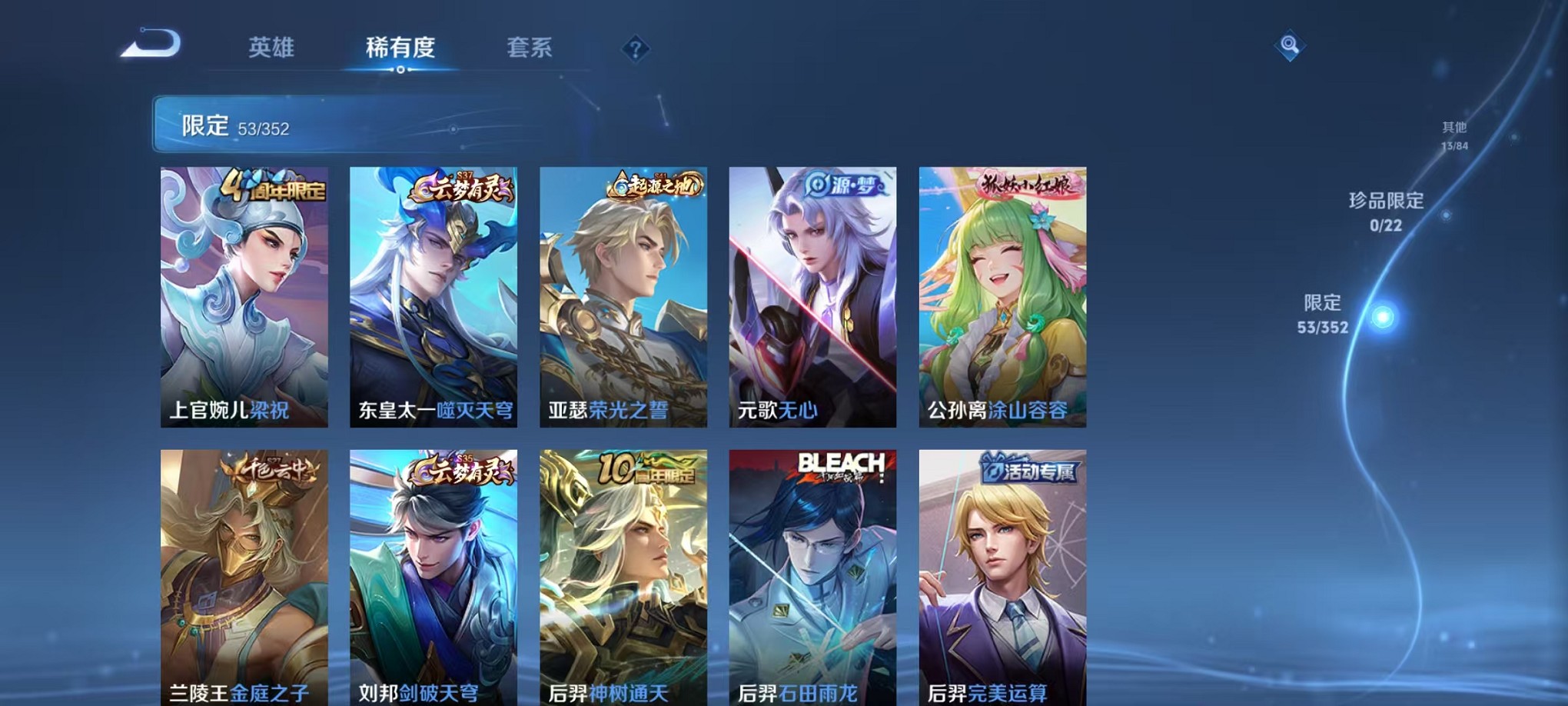1568x706 pixels.
Task: Open the help question mark icon
Action: point(634,49)
